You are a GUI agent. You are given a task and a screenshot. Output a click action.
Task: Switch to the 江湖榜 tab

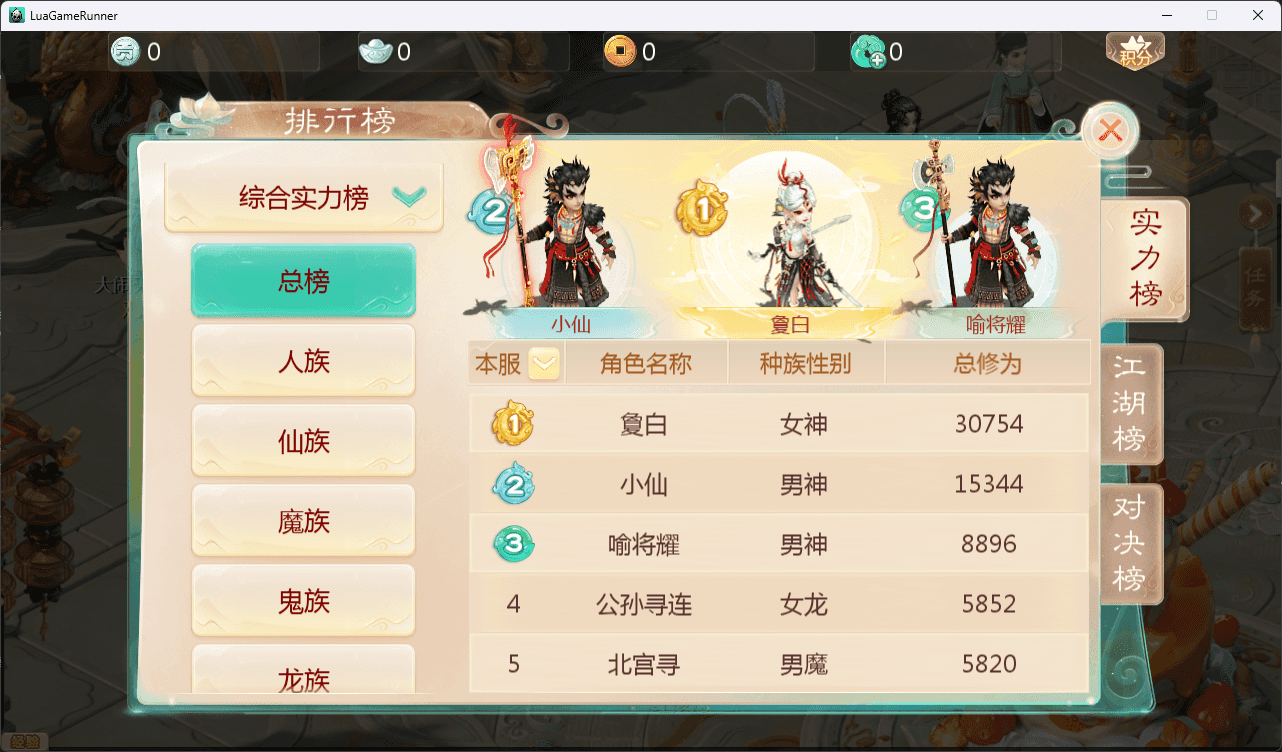[x=1131, y=404]
